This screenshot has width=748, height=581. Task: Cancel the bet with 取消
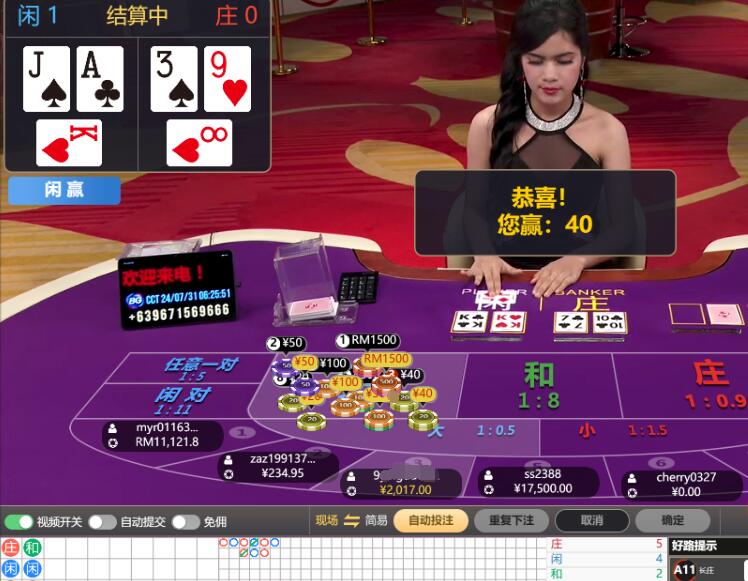click(x=591, y=520)
